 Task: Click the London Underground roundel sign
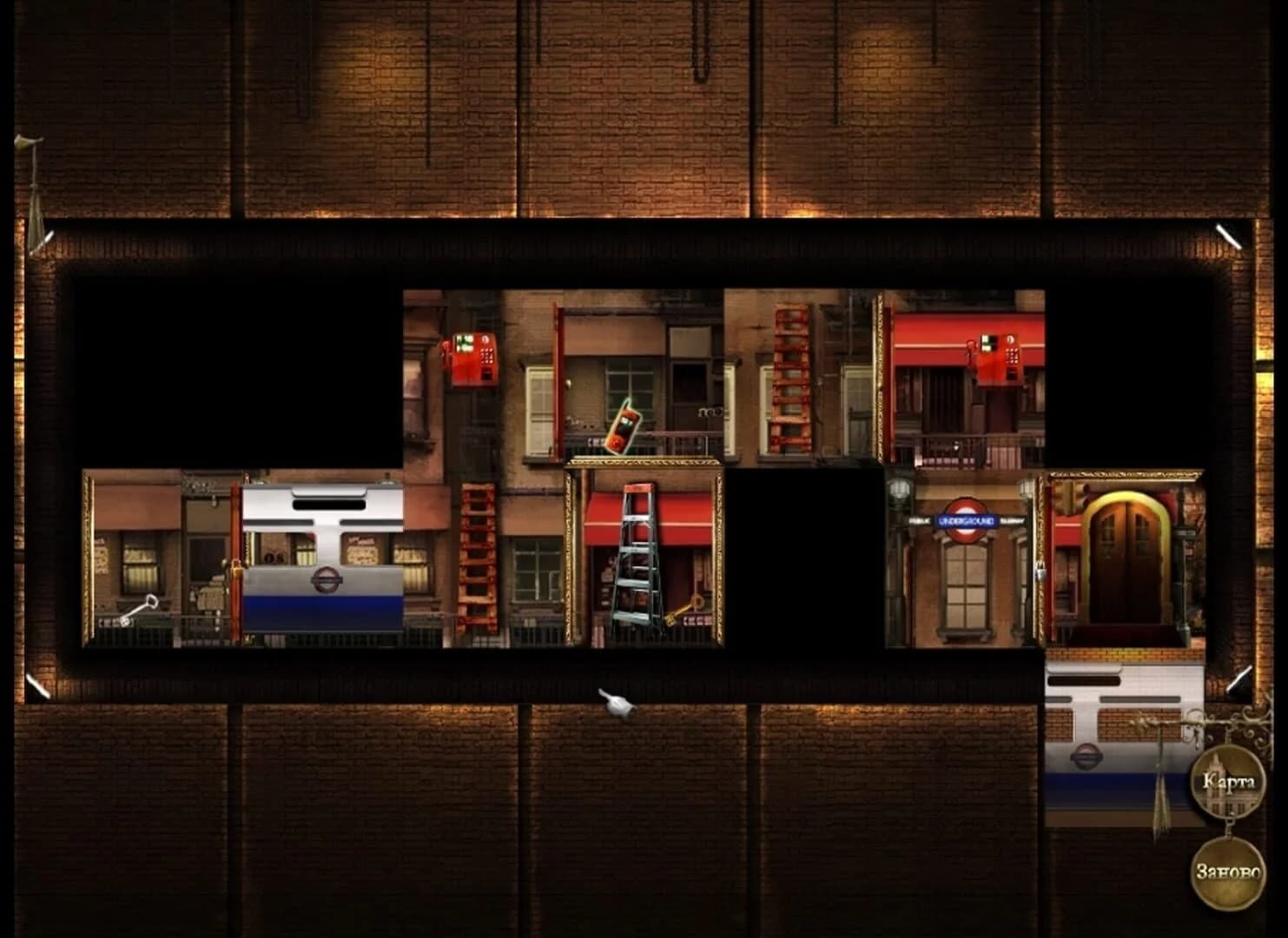(964, 521)
